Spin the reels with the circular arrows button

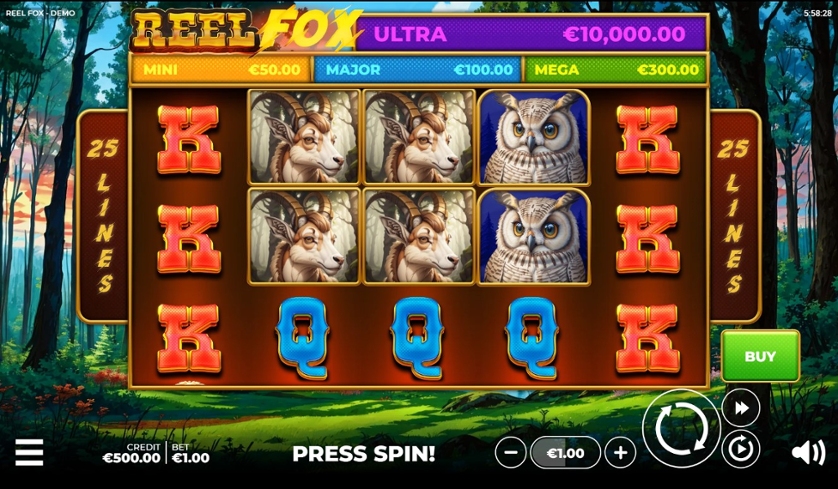pyautogui.click(x=681, y=428)
